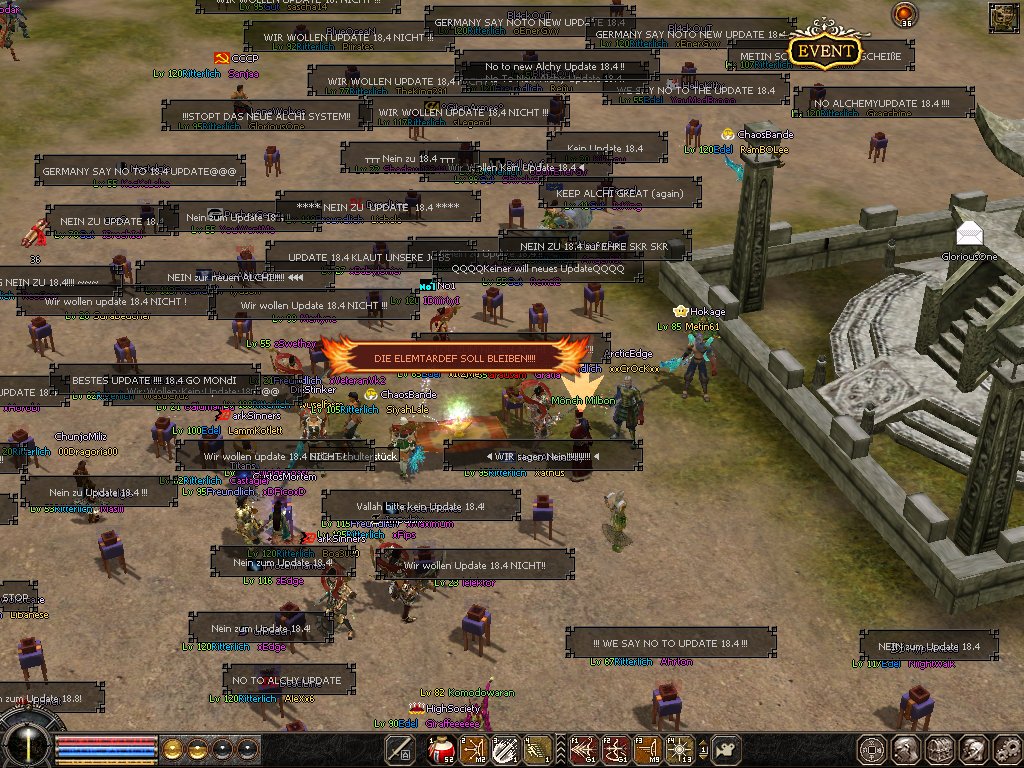Toggle the camera view mode button

click(728, 749)
